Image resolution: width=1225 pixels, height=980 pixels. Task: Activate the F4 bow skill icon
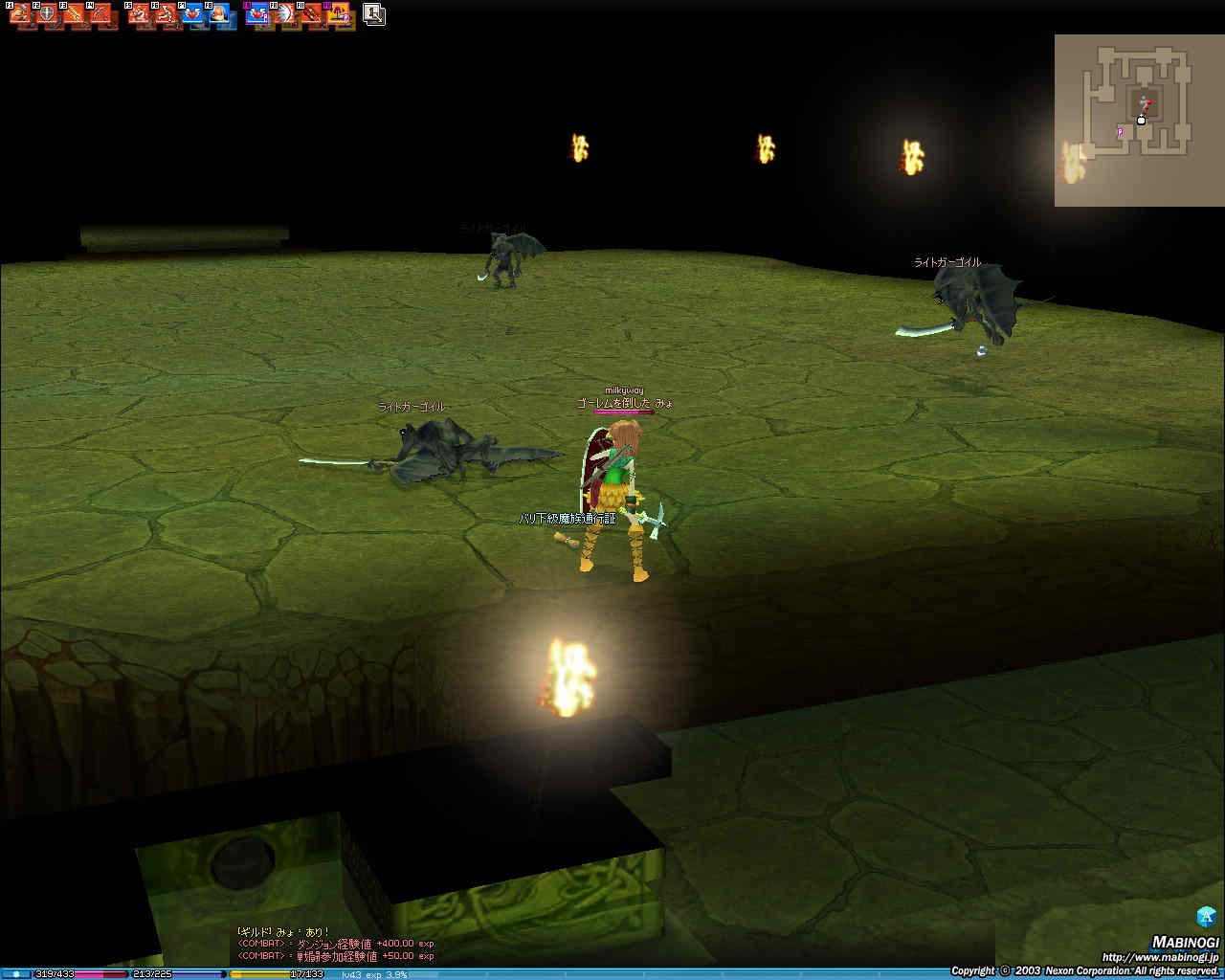tap(100, 14)
